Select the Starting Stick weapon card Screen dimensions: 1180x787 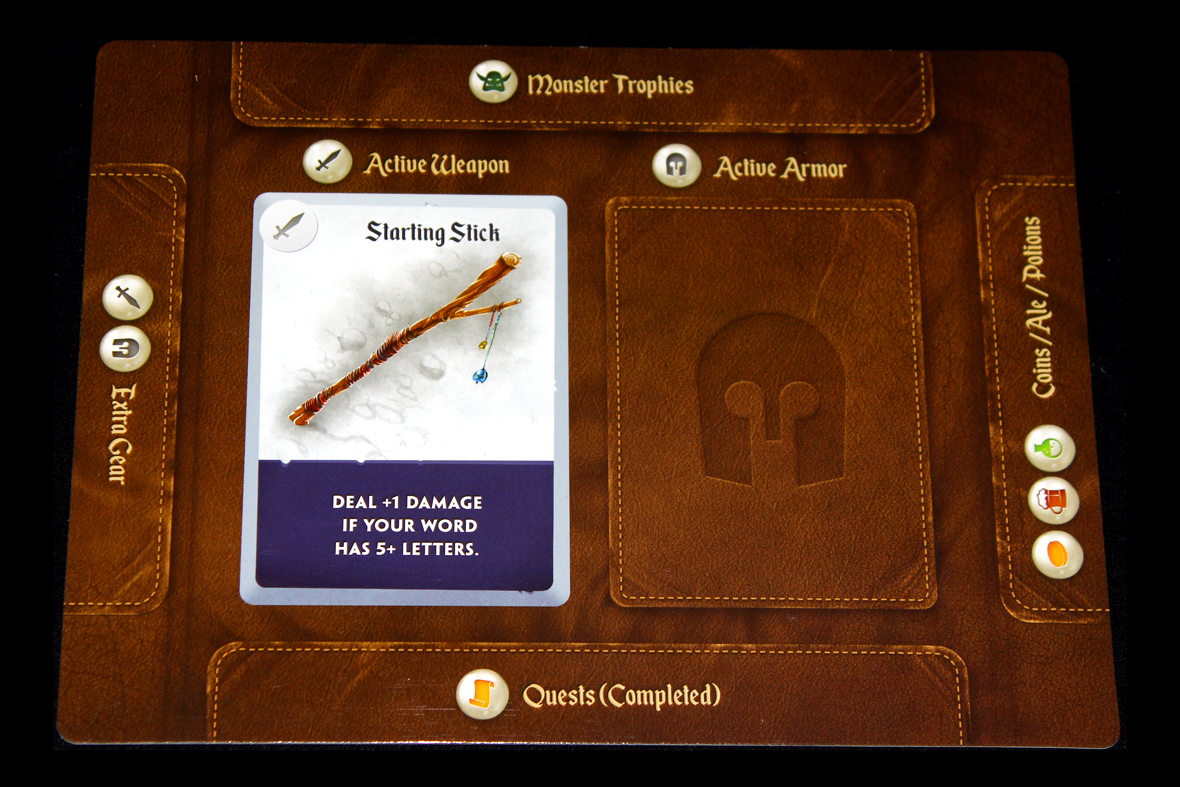[404, 398]
